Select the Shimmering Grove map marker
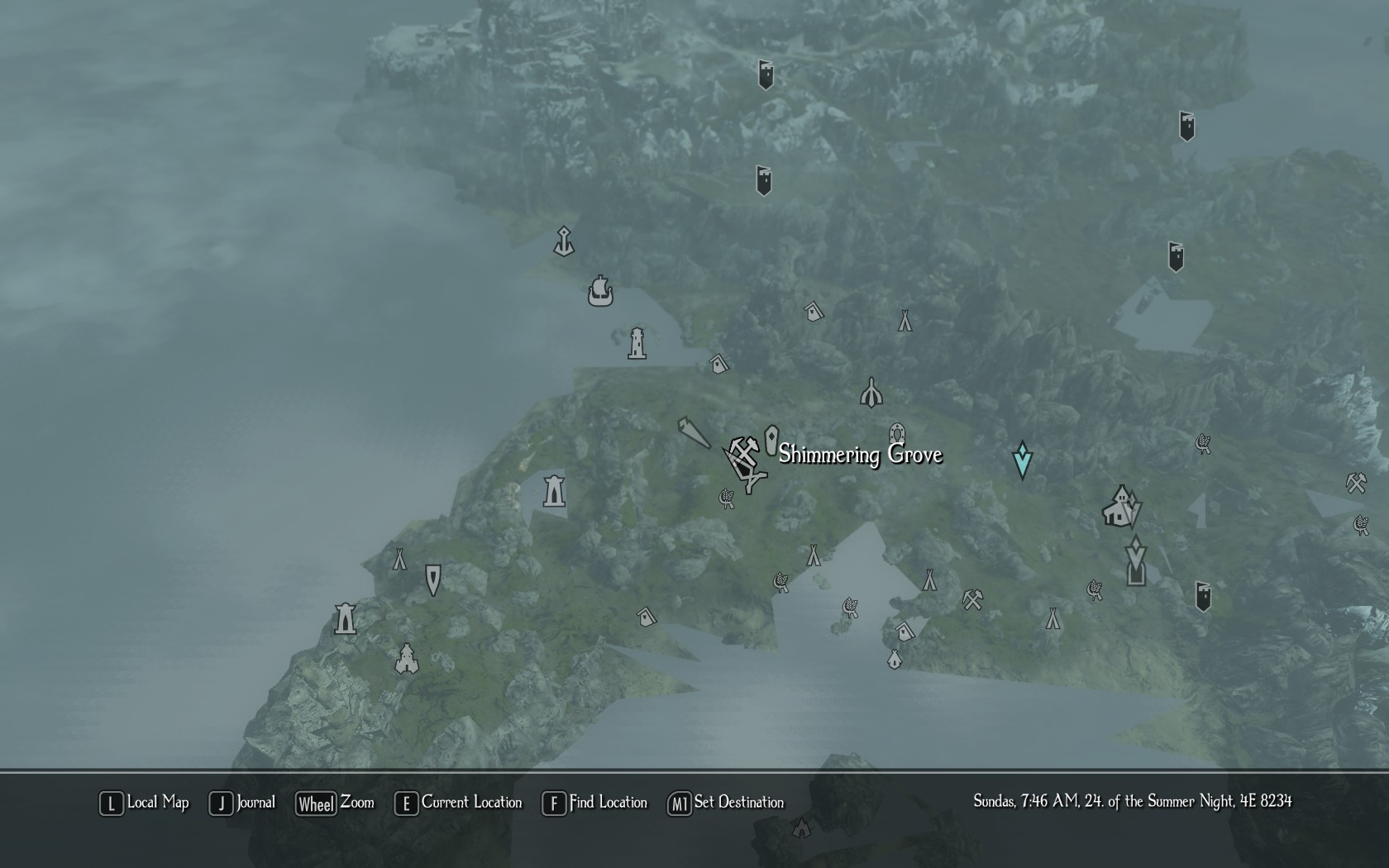The width and height of the screenshot is (1389, 868). (x=771, y=440)
